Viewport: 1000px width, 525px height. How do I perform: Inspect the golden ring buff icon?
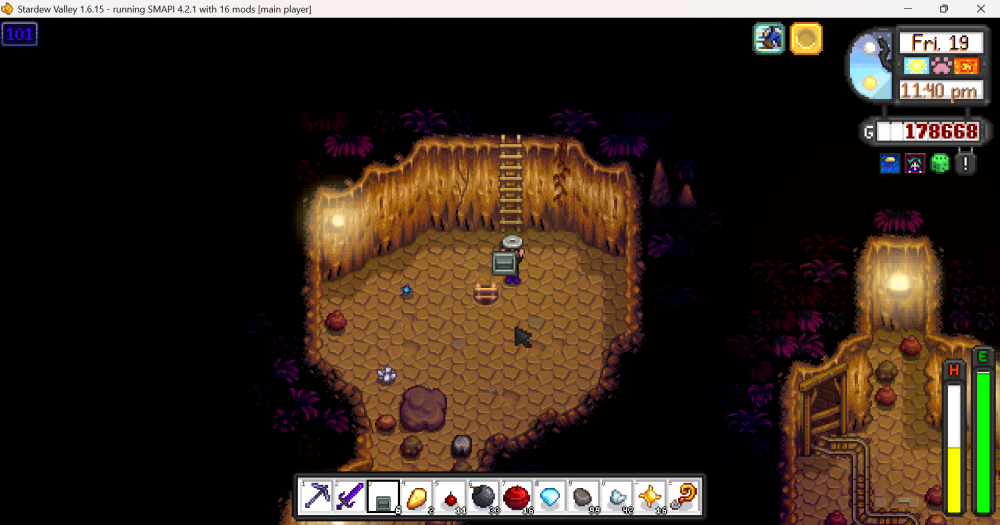pos(806,39)
